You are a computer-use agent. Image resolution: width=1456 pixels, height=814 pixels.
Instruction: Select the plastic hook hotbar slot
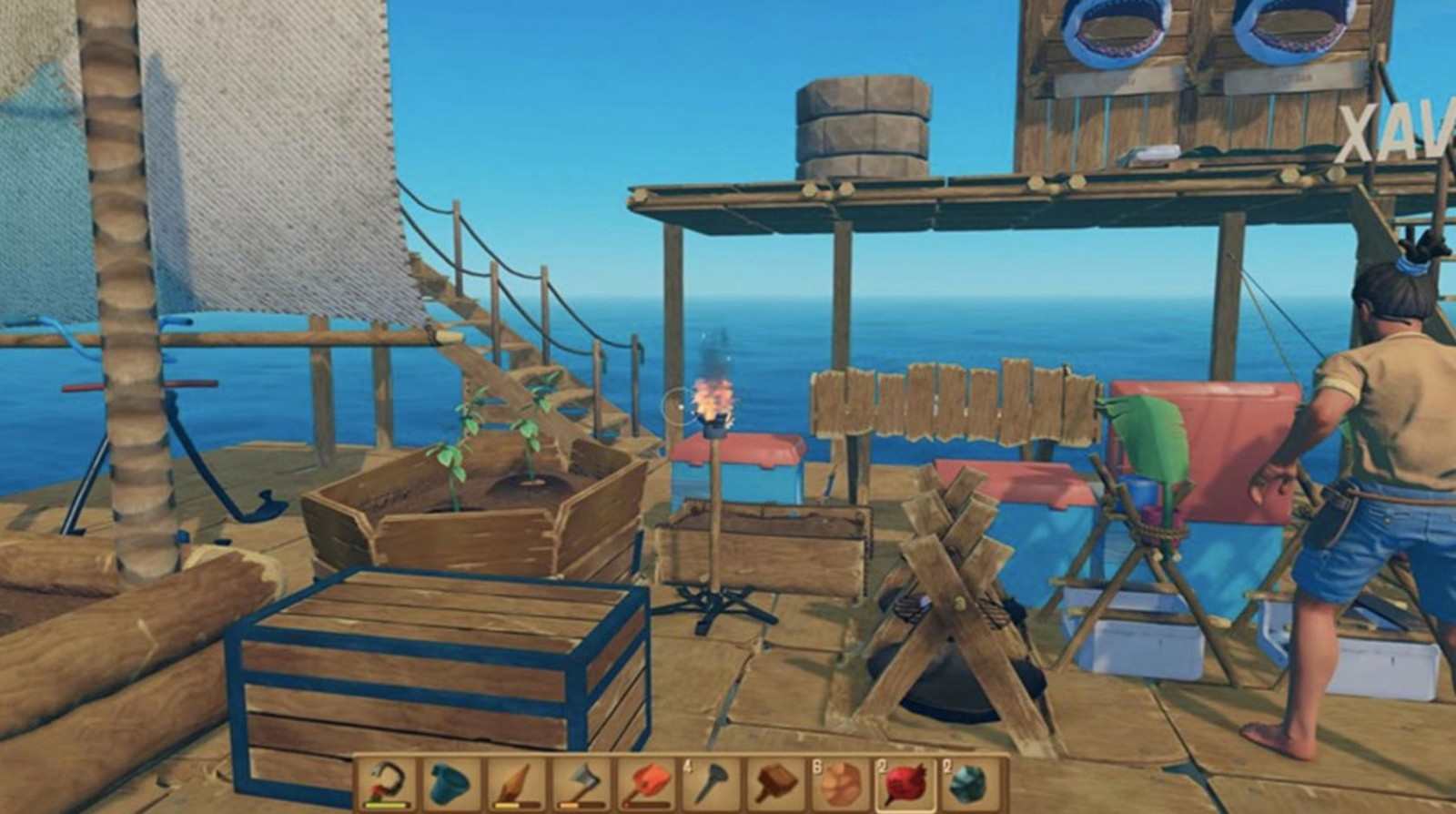tap(386, 783)
